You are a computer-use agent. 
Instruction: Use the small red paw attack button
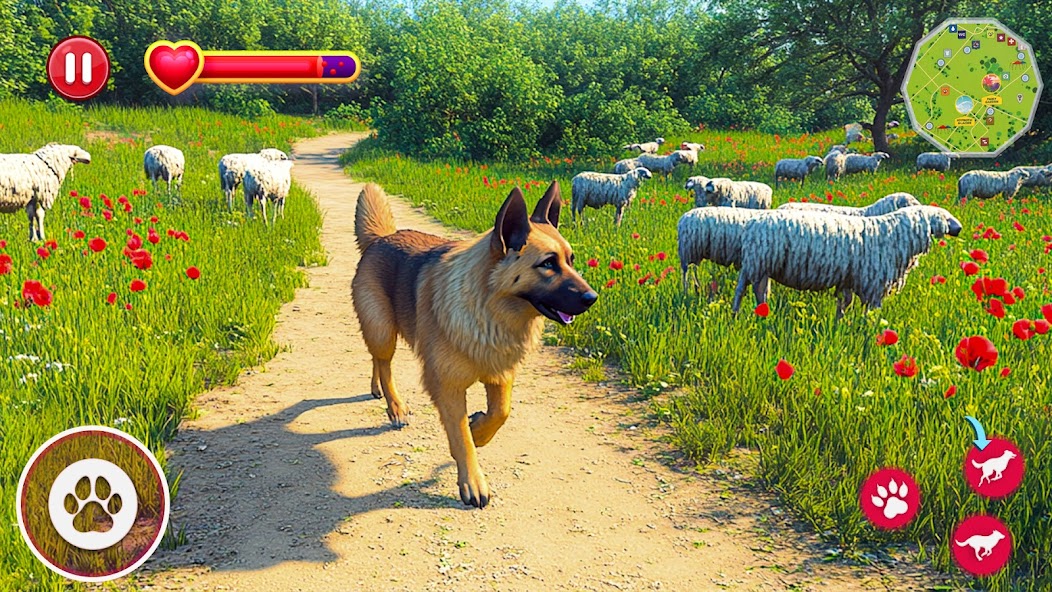(890, 498)
